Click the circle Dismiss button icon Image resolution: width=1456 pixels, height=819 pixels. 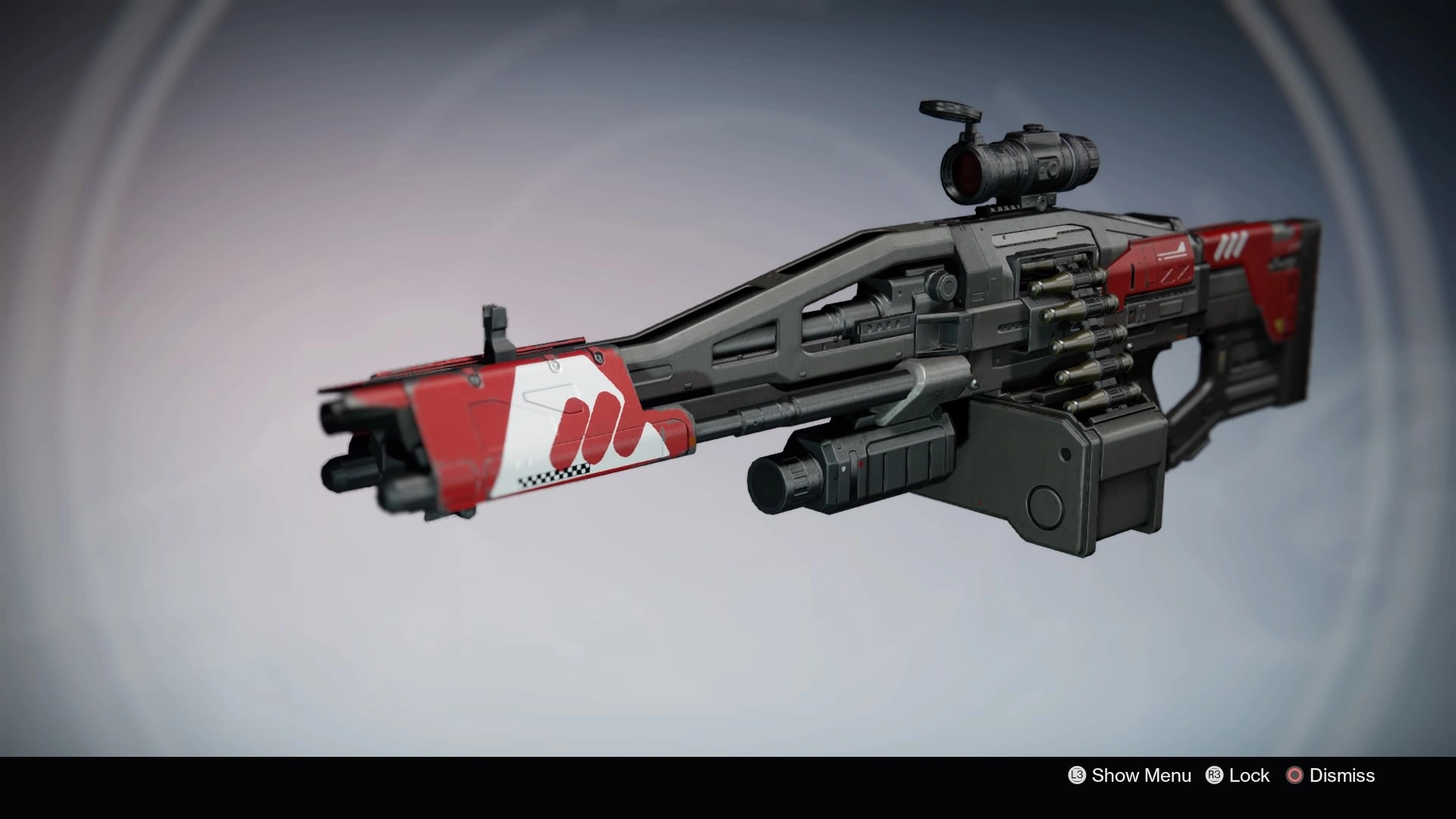click(1295, 776)
